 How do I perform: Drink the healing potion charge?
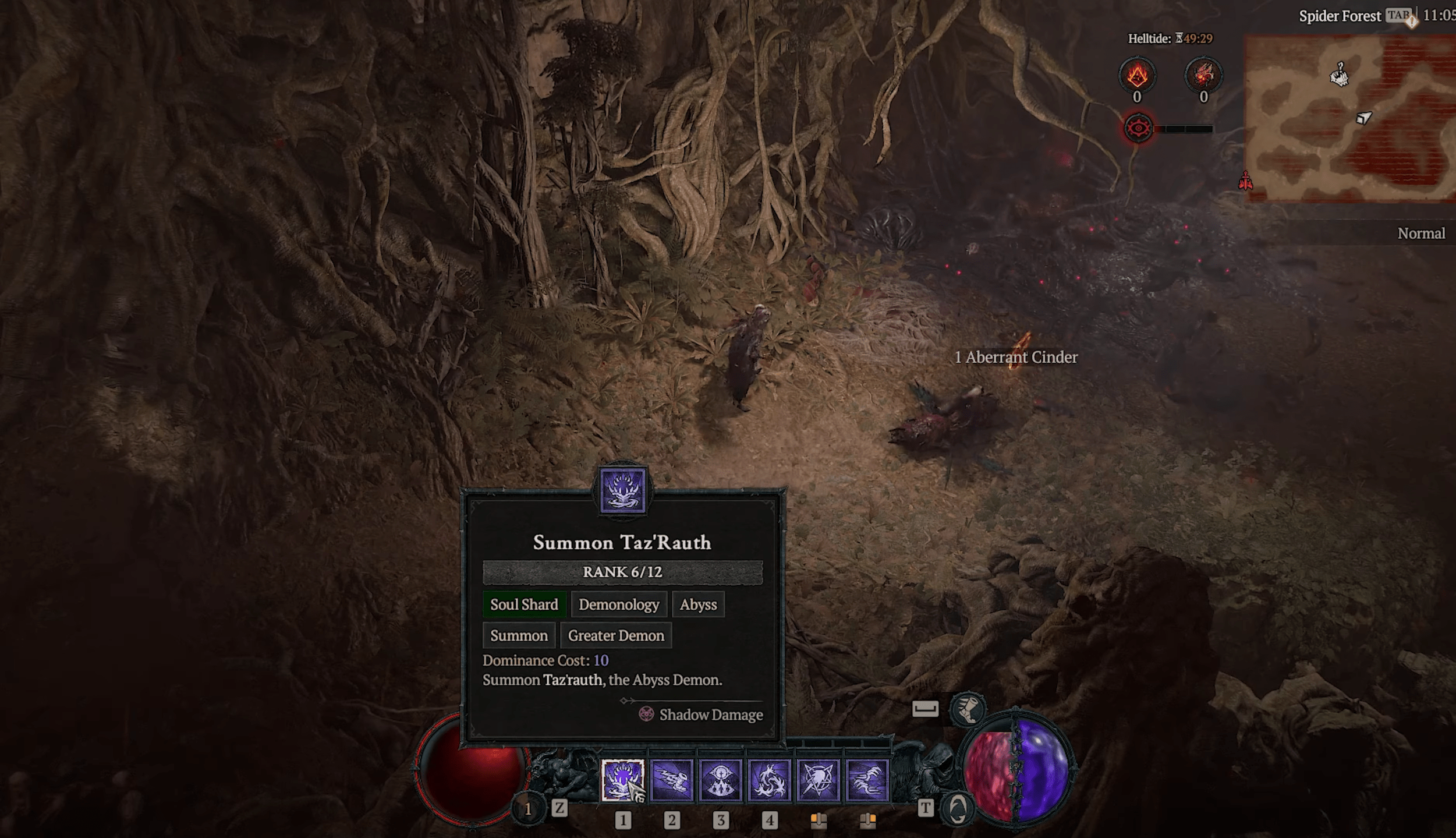click(528, 808)
